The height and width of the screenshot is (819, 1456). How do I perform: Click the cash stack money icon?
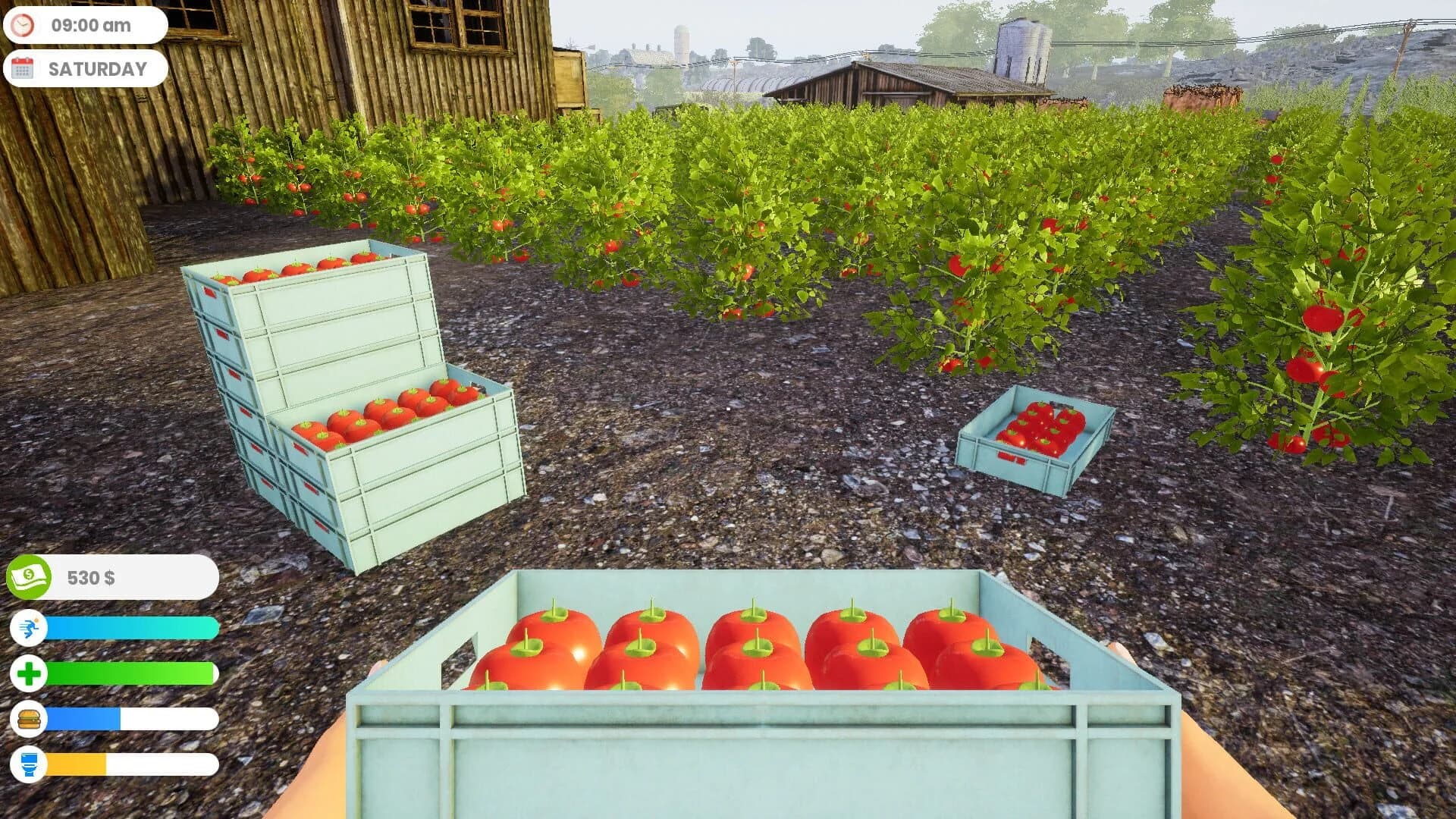[29, 577]
